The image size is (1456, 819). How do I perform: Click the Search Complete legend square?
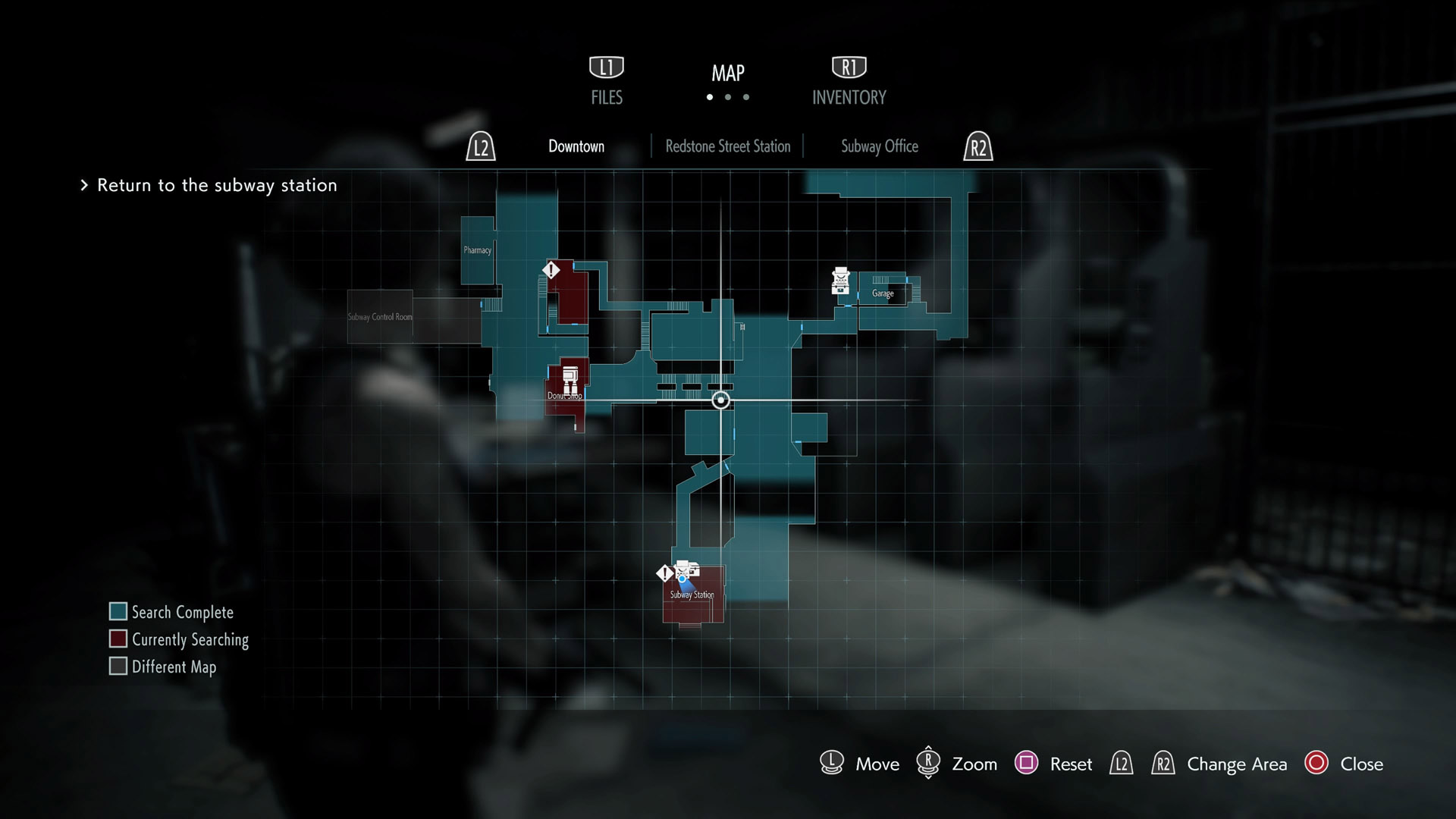[x=118, y=611]
